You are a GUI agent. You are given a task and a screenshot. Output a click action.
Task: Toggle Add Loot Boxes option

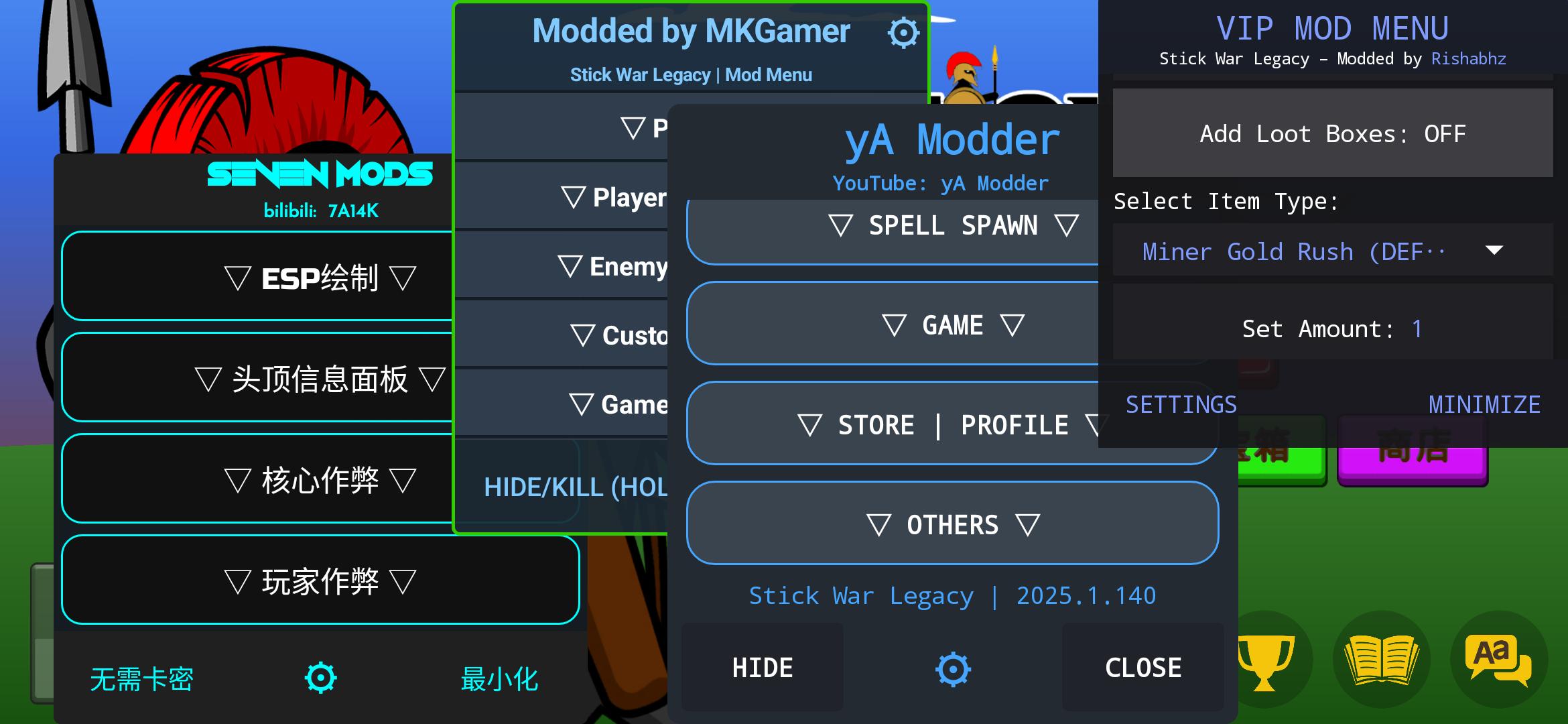[x=1332, y=133]
